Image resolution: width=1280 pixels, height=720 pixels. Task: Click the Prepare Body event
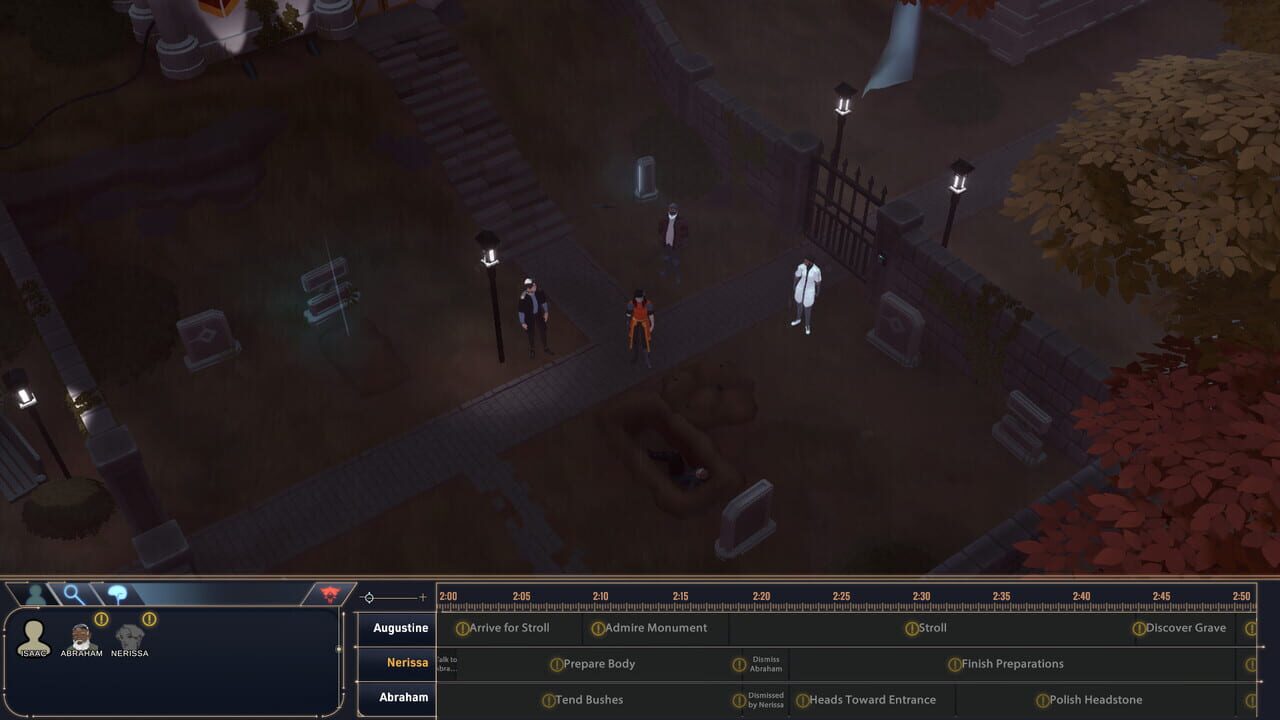[x=595, y=664]
